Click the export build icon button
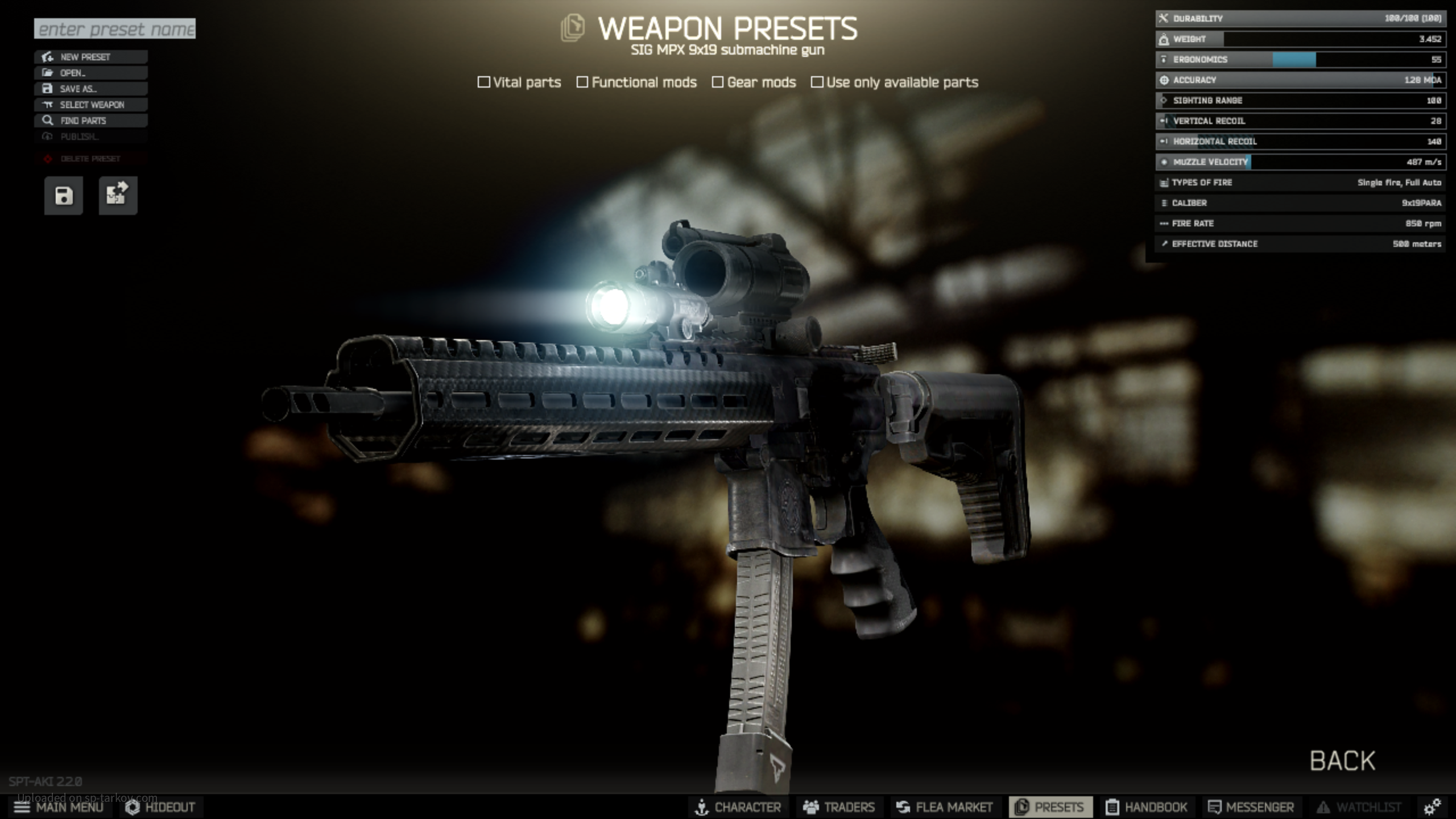Screen dimensions: 1456x819 click(x=118, y=196)
